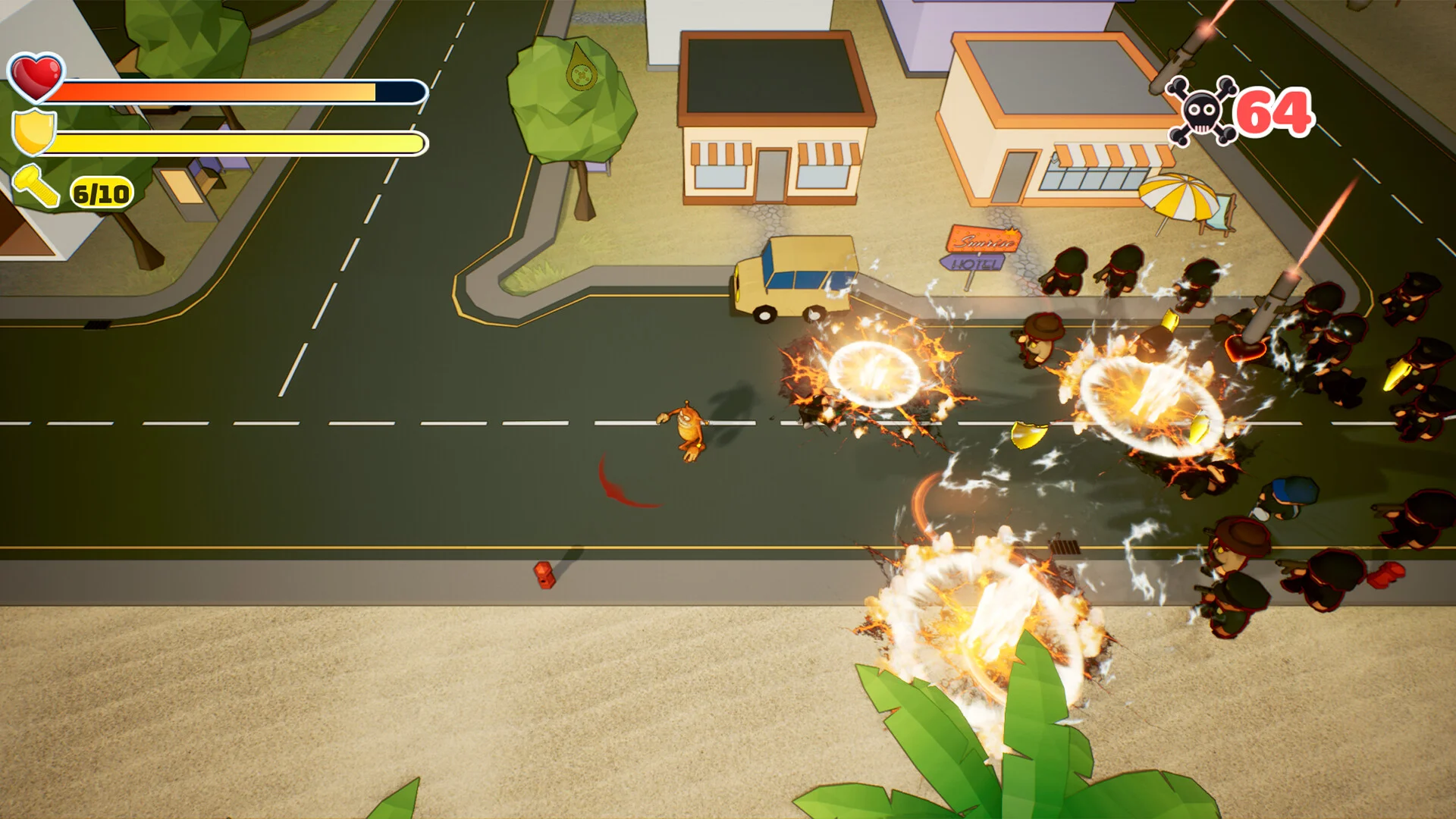Viewport: 1456px width, 819px height.
Task: Click the golden bolt collectible icon
Action: [x=36, y=187]
